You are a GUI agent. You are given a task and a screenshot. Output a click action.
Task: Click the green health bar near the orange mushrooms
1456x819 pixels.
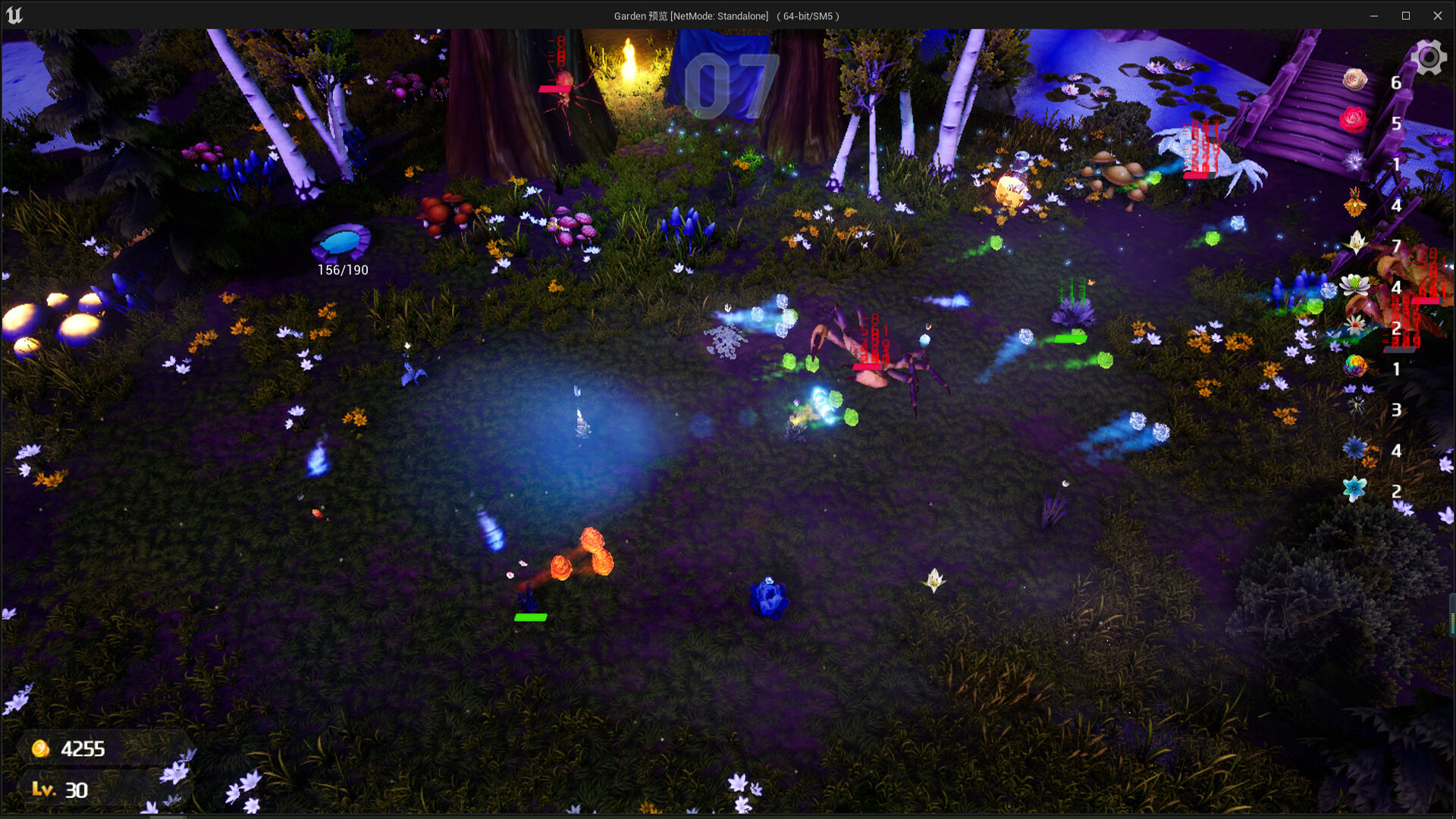pos(531,617)
